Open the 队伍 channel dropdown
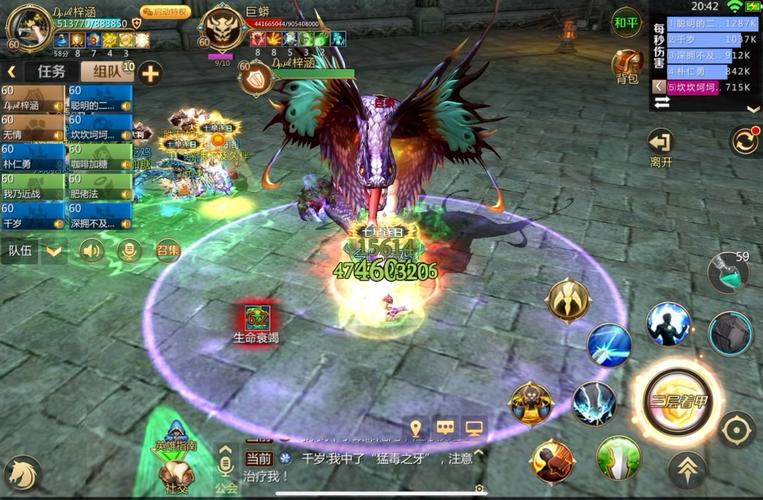 [x=54, y=250]
